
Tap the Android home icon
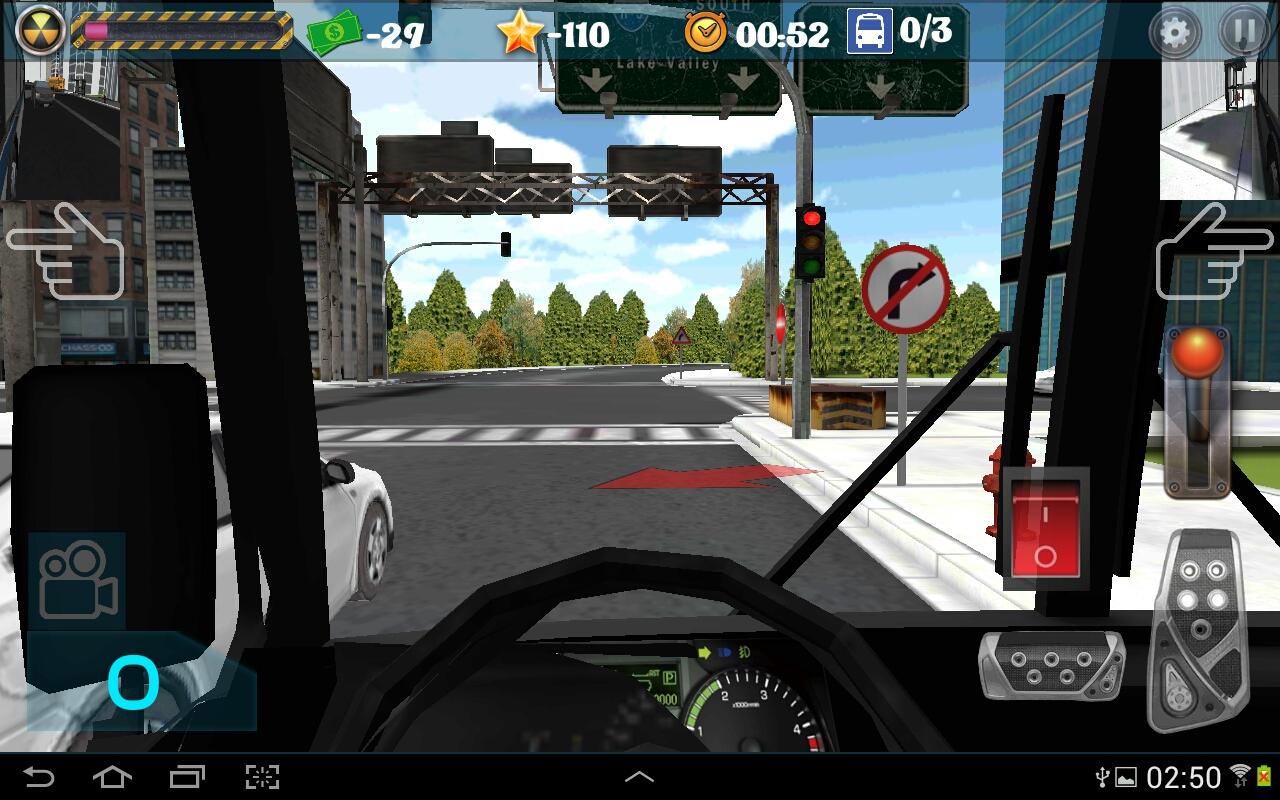point(114,775)
